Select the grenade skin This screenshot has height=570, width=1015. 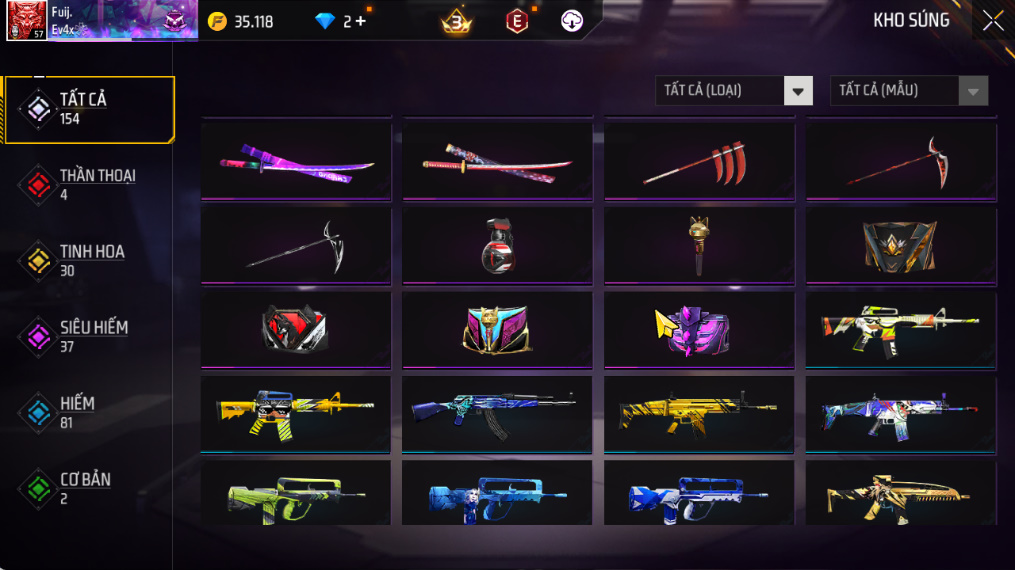[x=497, y=245]
